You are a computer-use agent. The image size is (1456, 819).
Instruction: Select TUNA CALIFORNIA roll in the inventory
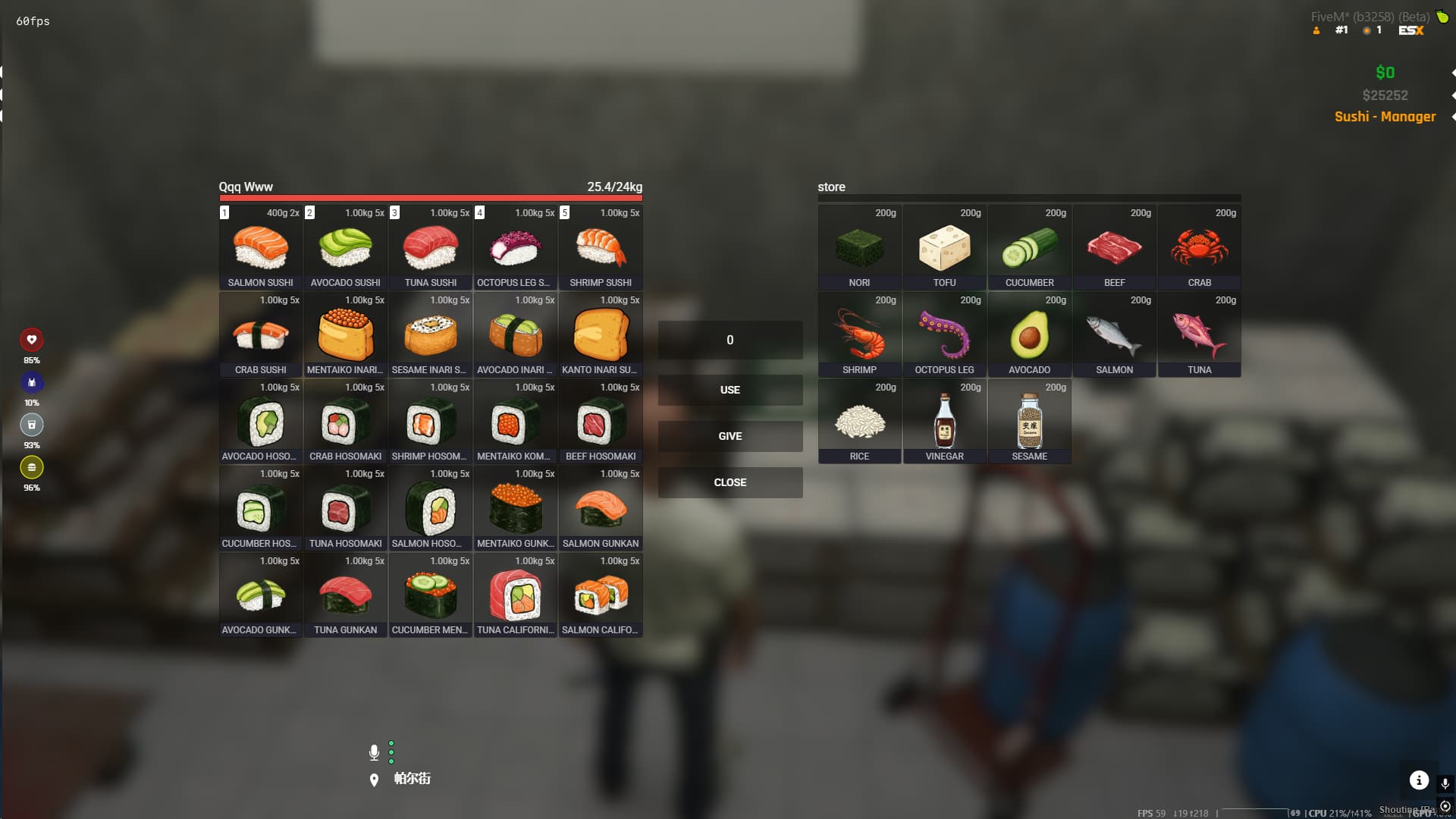click(515, 597)
